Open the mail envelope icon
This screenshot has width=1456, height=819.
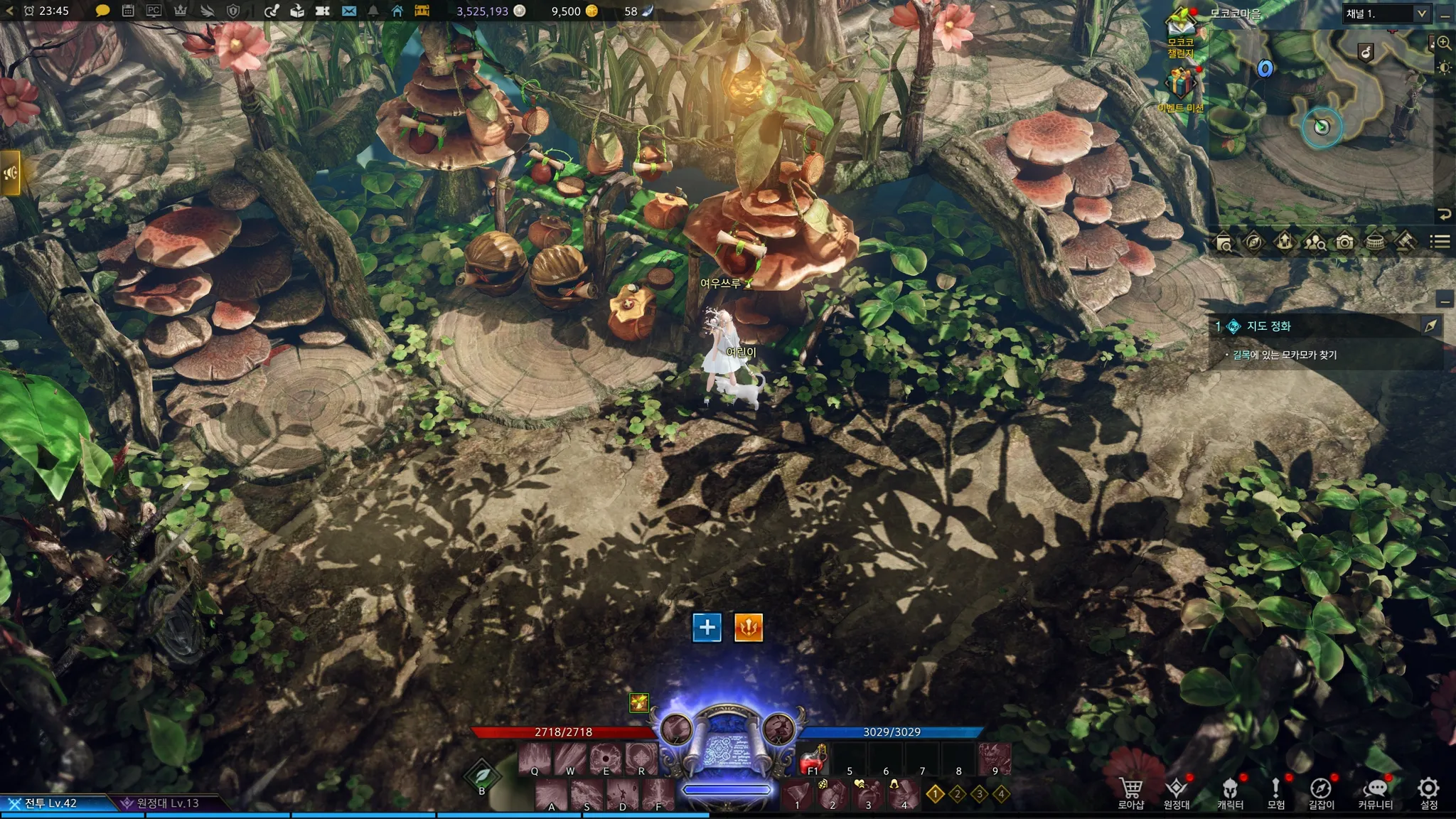(x=348, y=11)
